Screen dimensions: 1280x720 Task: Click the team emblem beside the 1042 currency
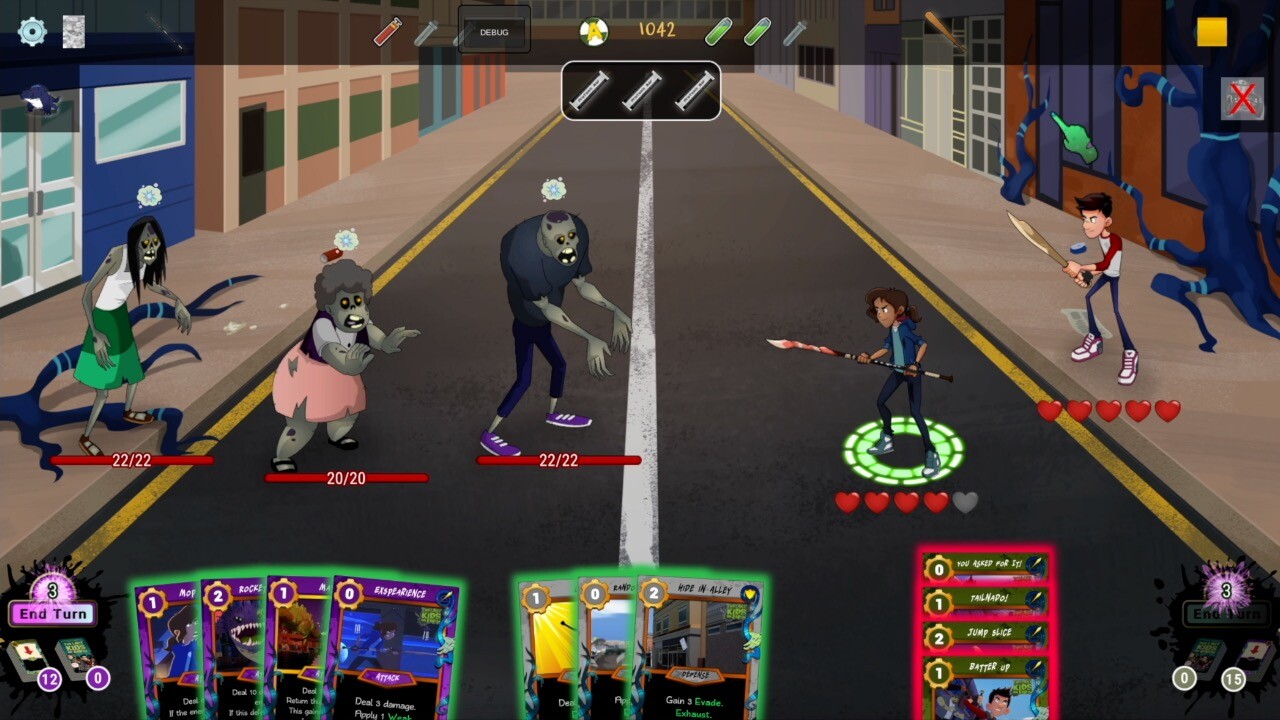pos(594,29)
